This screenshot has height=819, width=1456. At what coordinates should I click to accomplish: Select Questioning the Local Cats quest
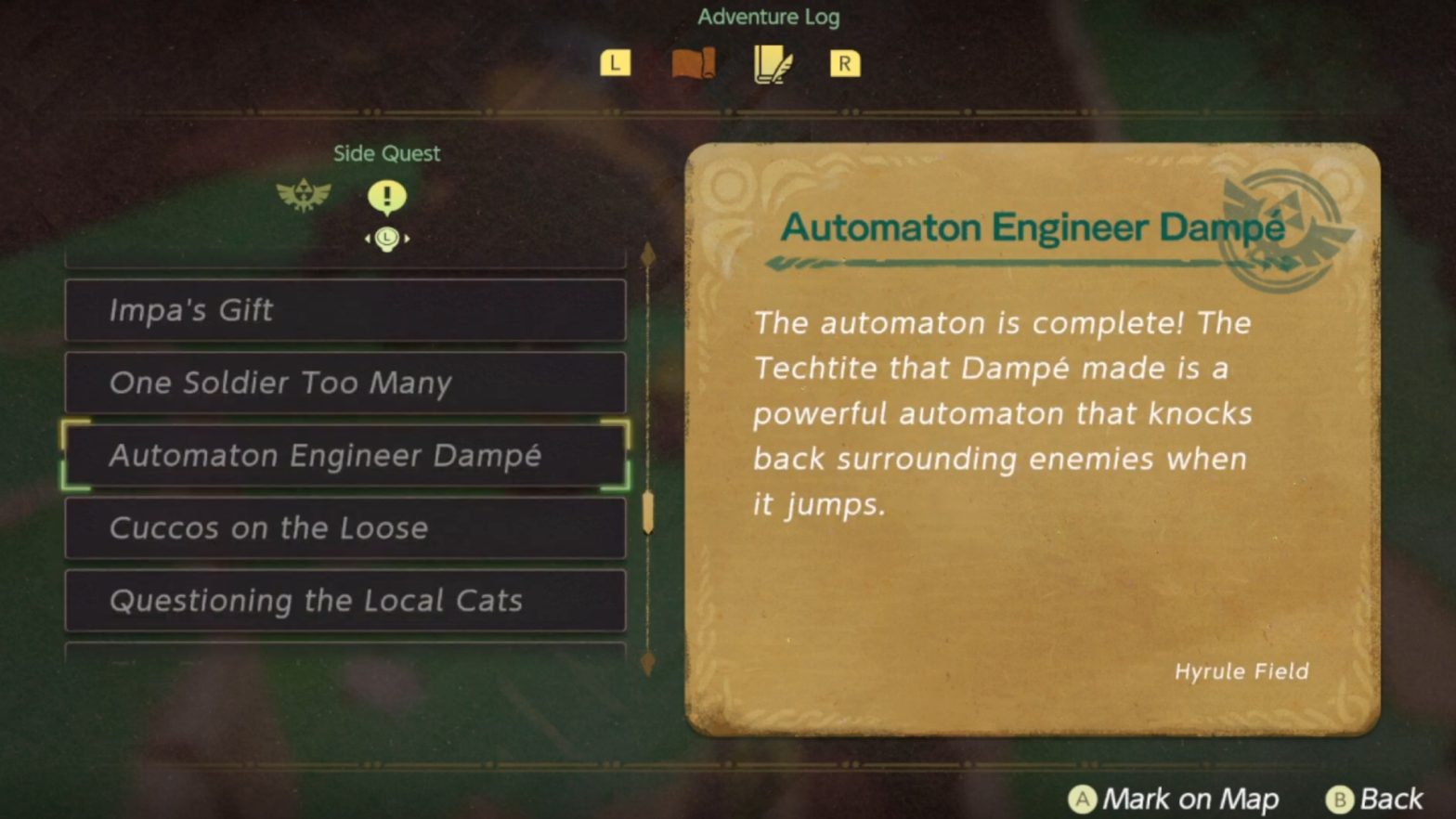point(345,601)
